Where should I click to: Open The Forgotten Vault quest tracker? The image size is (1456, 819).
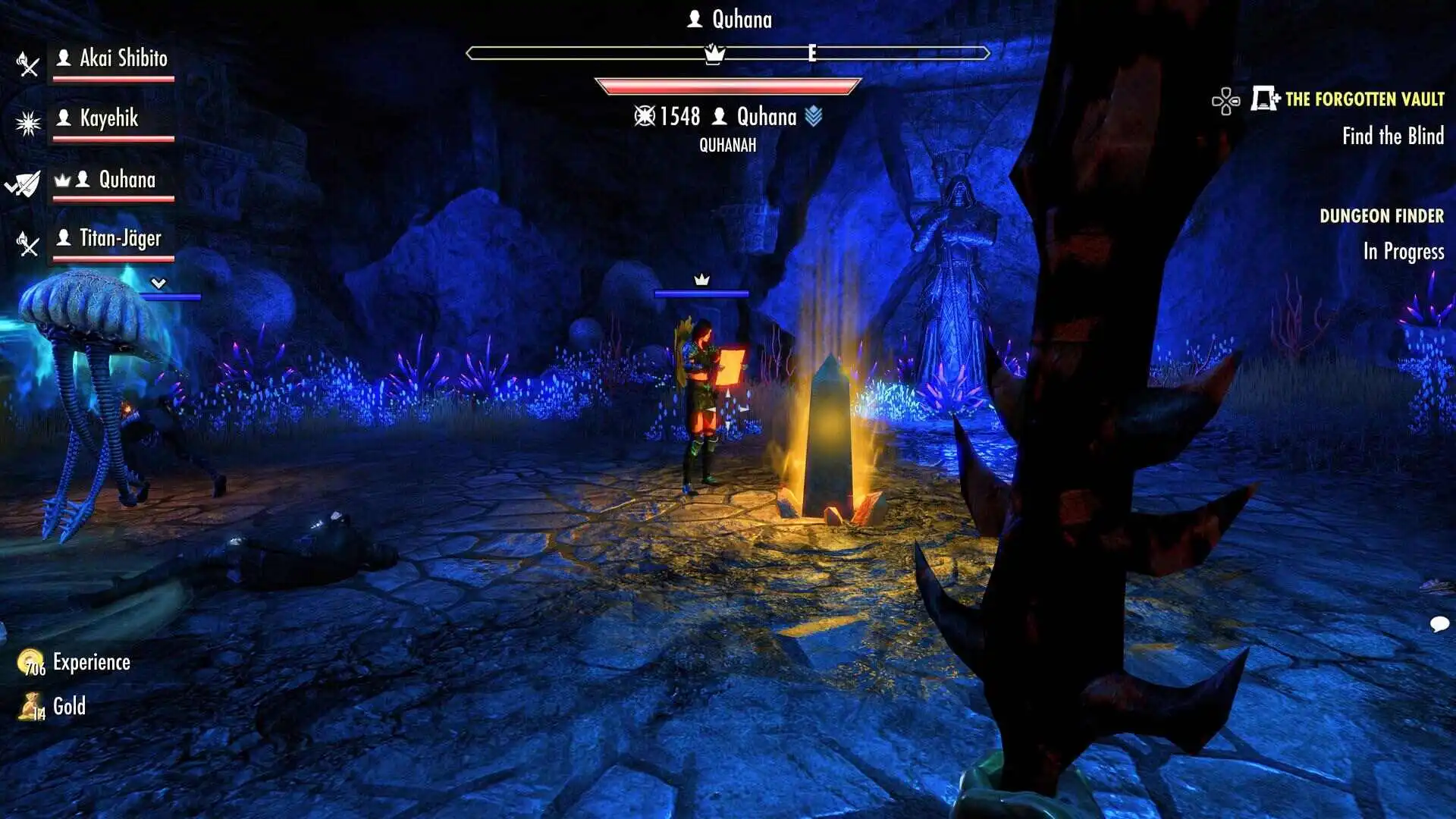coord(1363,99)
